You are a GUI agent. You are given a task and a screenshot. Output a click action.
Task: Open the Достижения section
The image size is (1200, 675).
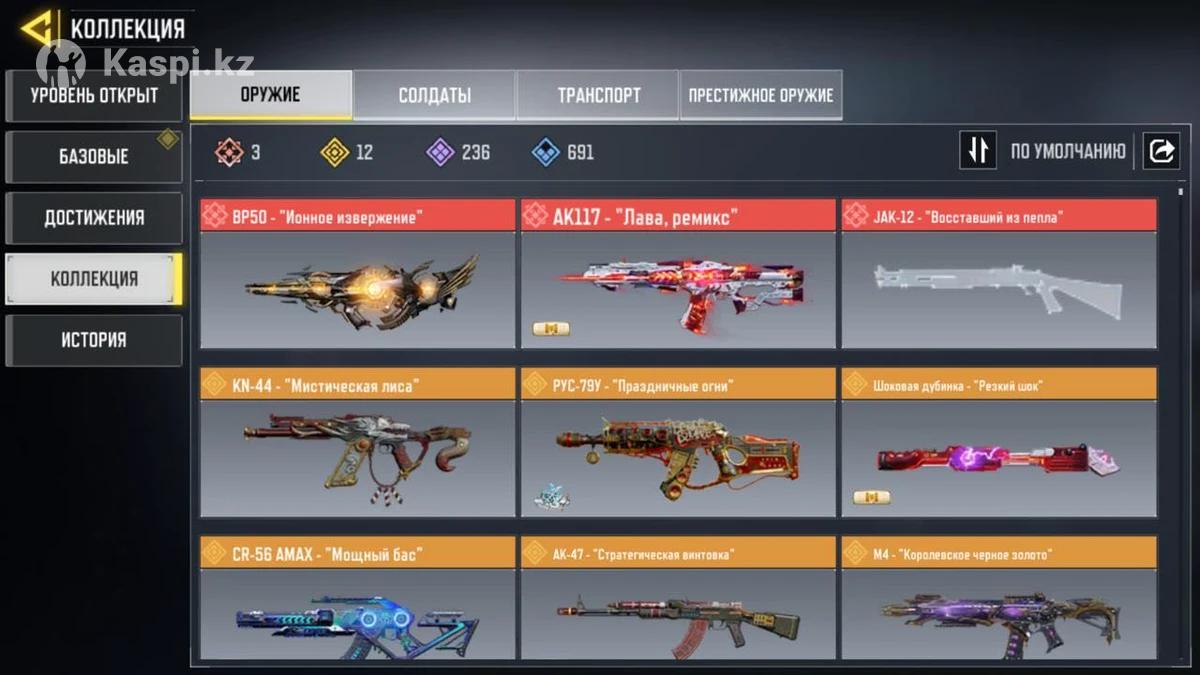point(94,218)
